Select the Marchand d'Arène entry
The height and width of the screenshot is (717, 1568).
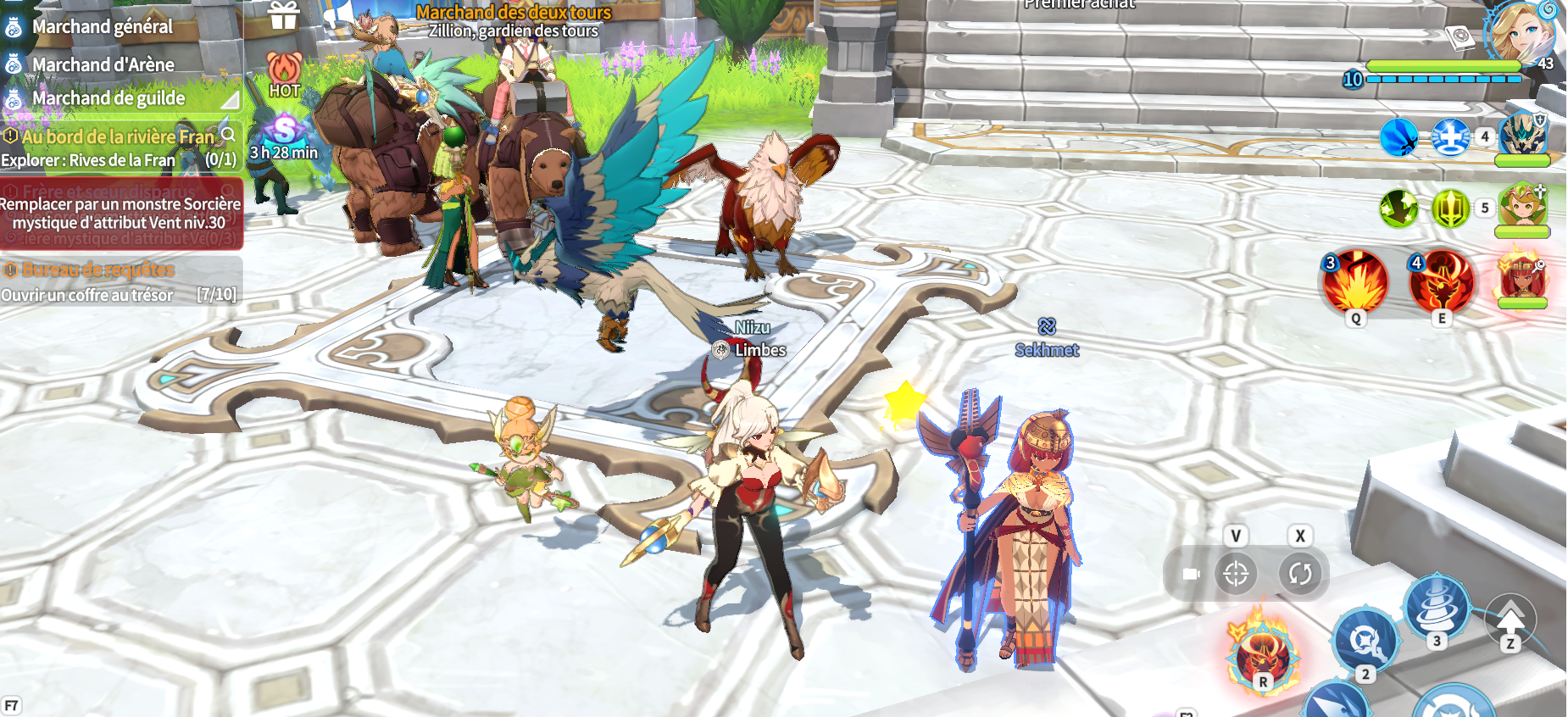[103, 64]
